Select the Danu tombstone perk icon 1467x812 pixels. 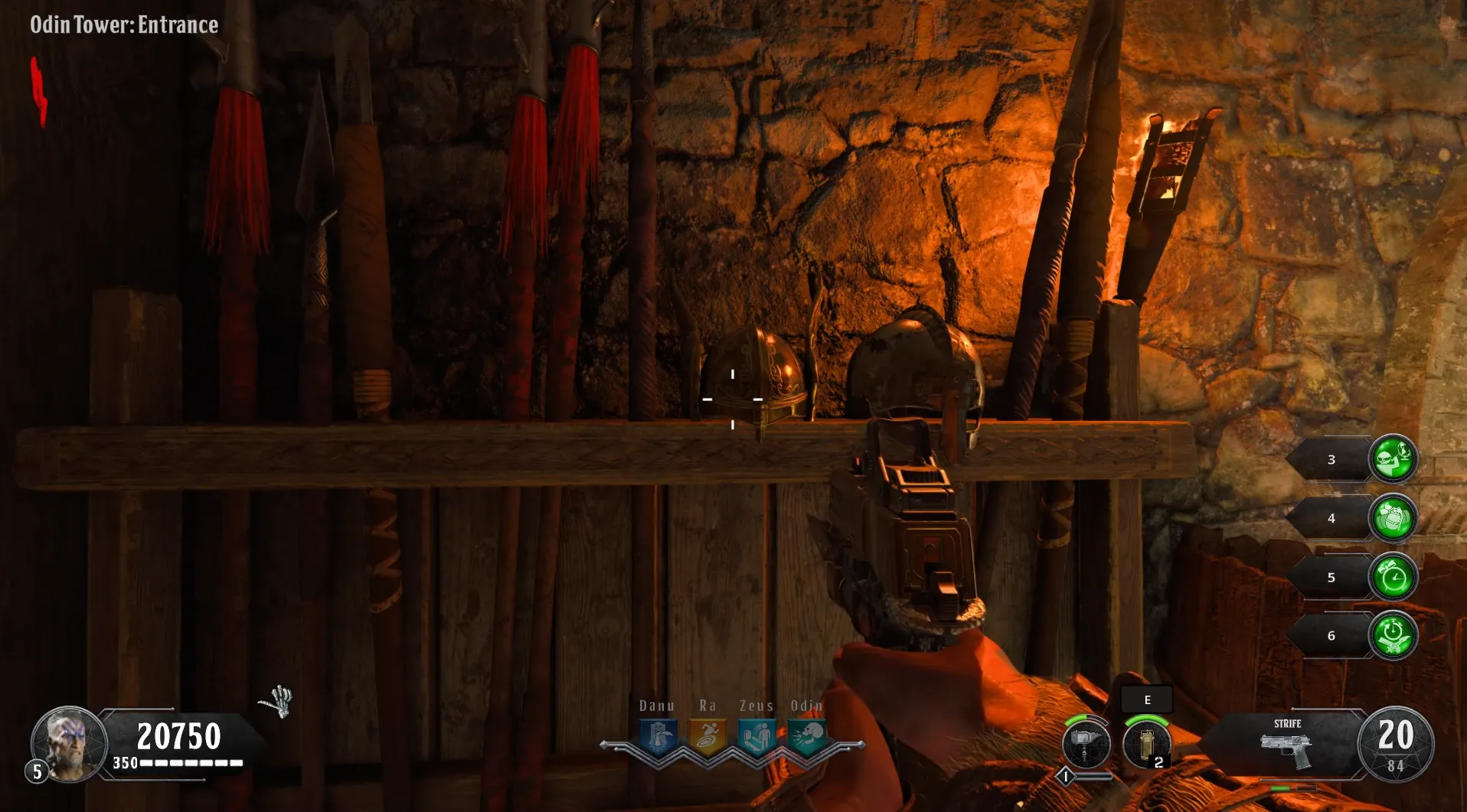point(658,738)
